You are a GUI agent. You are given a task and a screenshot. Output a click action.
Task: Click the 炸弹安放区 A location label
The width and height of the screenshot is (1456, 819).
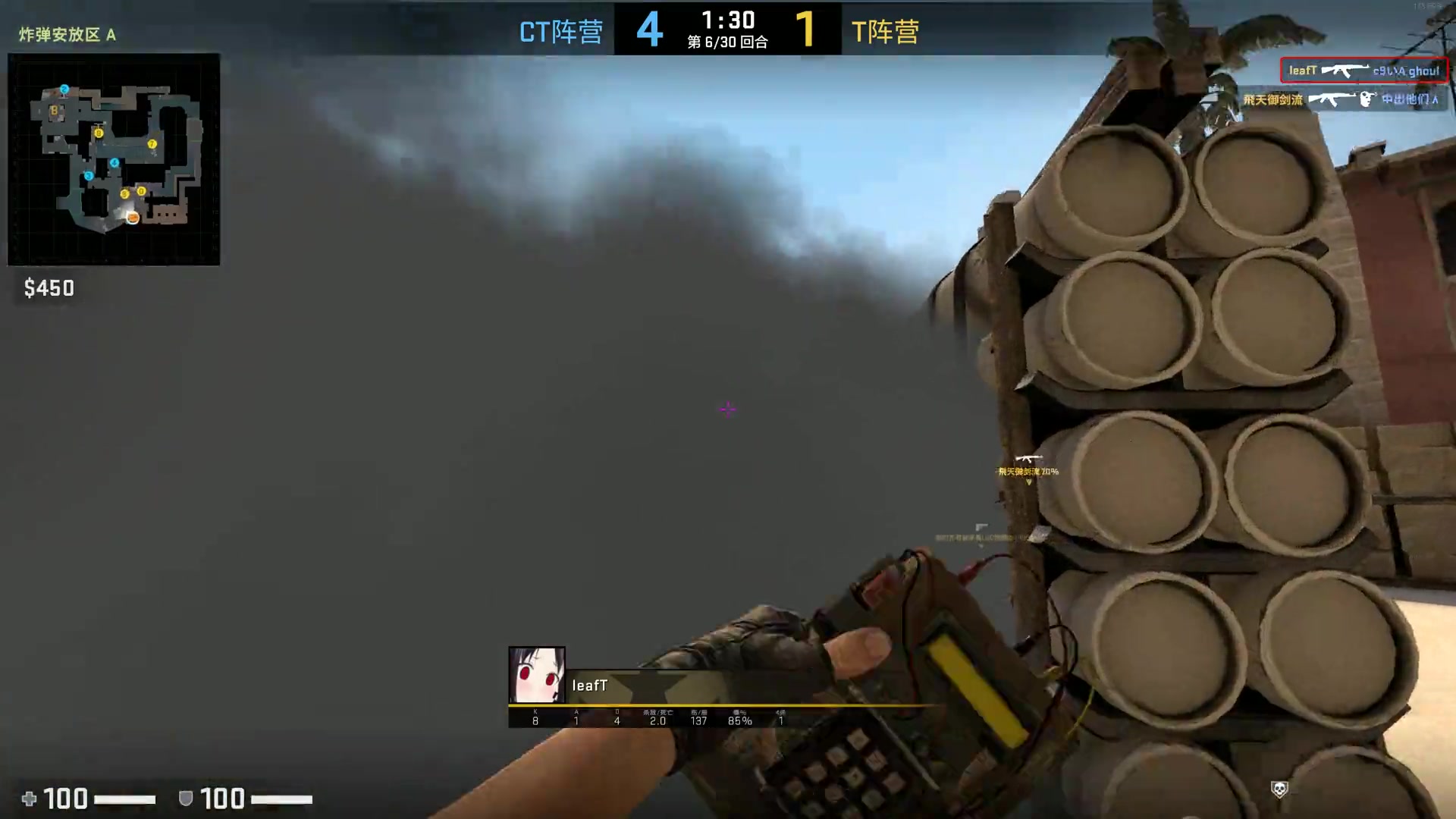click(67, 34)
